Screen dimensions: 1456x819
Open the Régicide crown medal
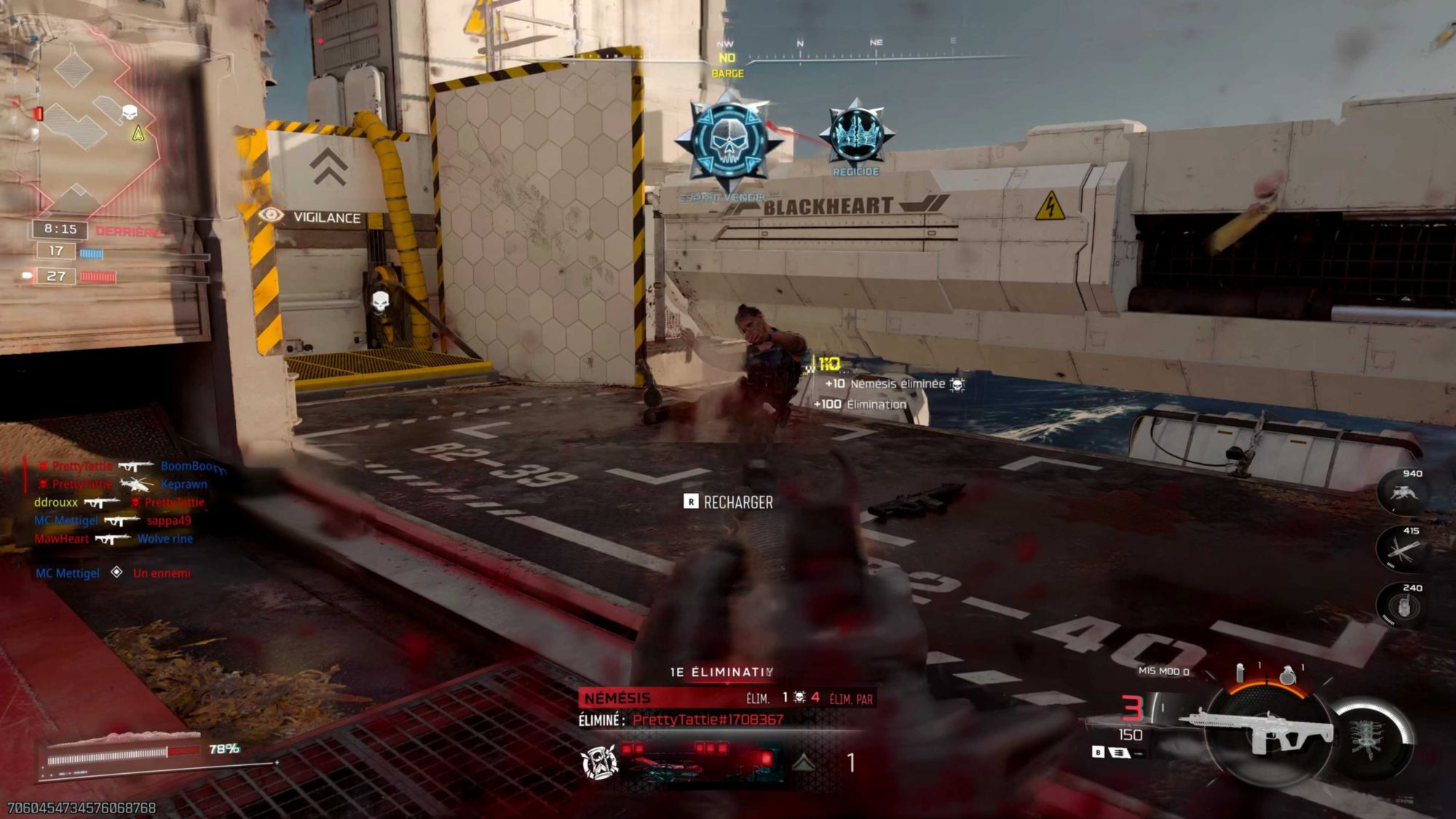[x=856, y=135]
